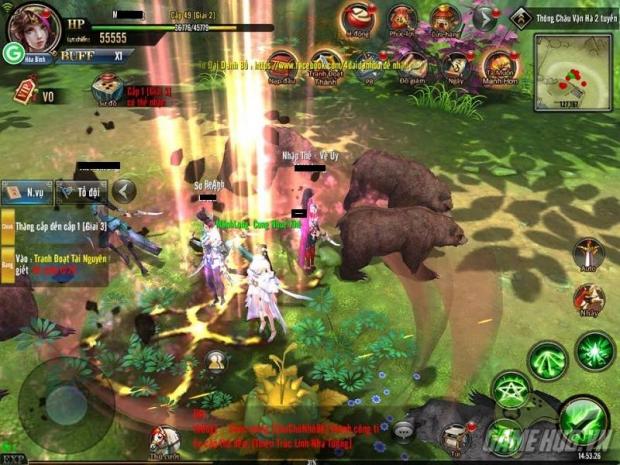Open the Nạp đầu first-recharge icon
This screenshot has height=465, width=620.
pyautogui.click(x=281, y=64)
